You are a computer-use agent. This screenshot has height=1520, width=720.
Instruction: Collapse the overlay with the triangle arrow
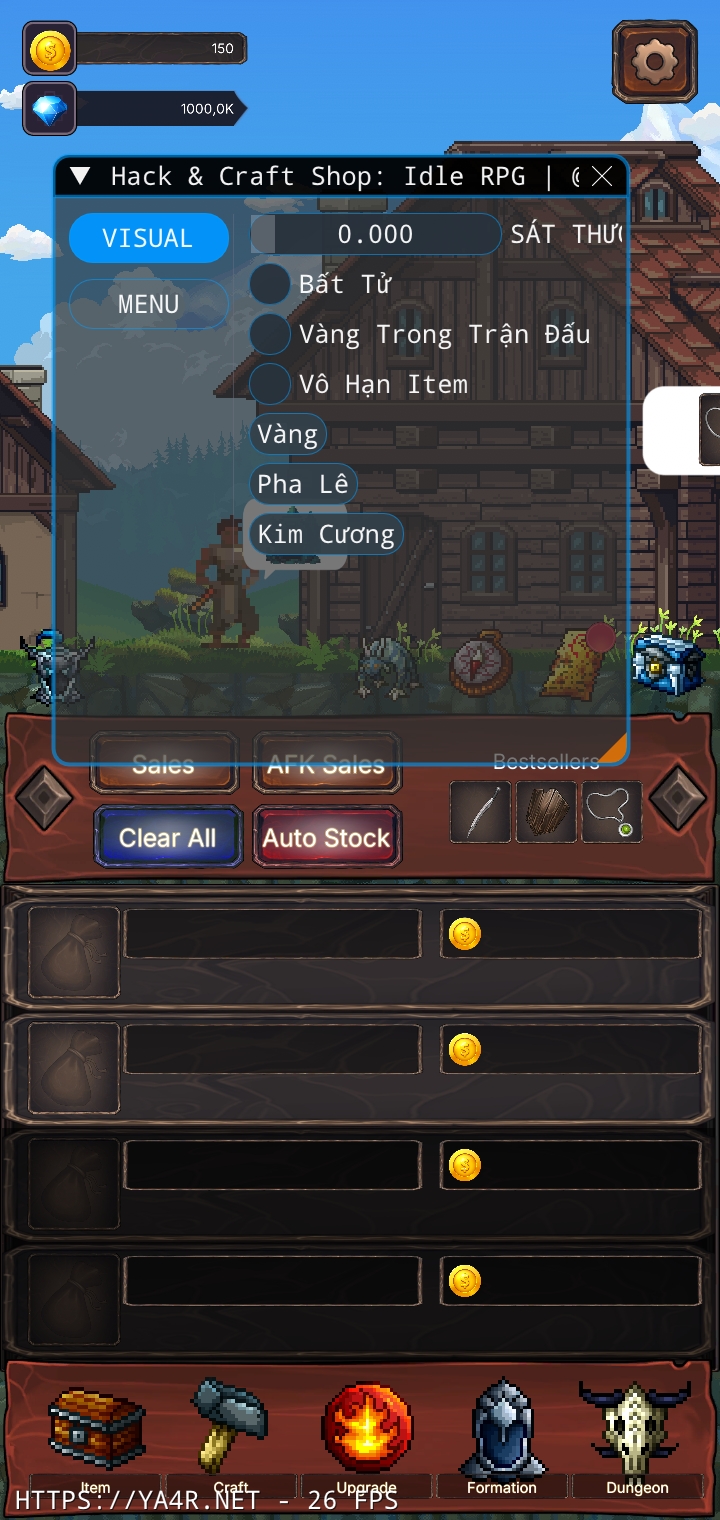[x=81, y=177]
